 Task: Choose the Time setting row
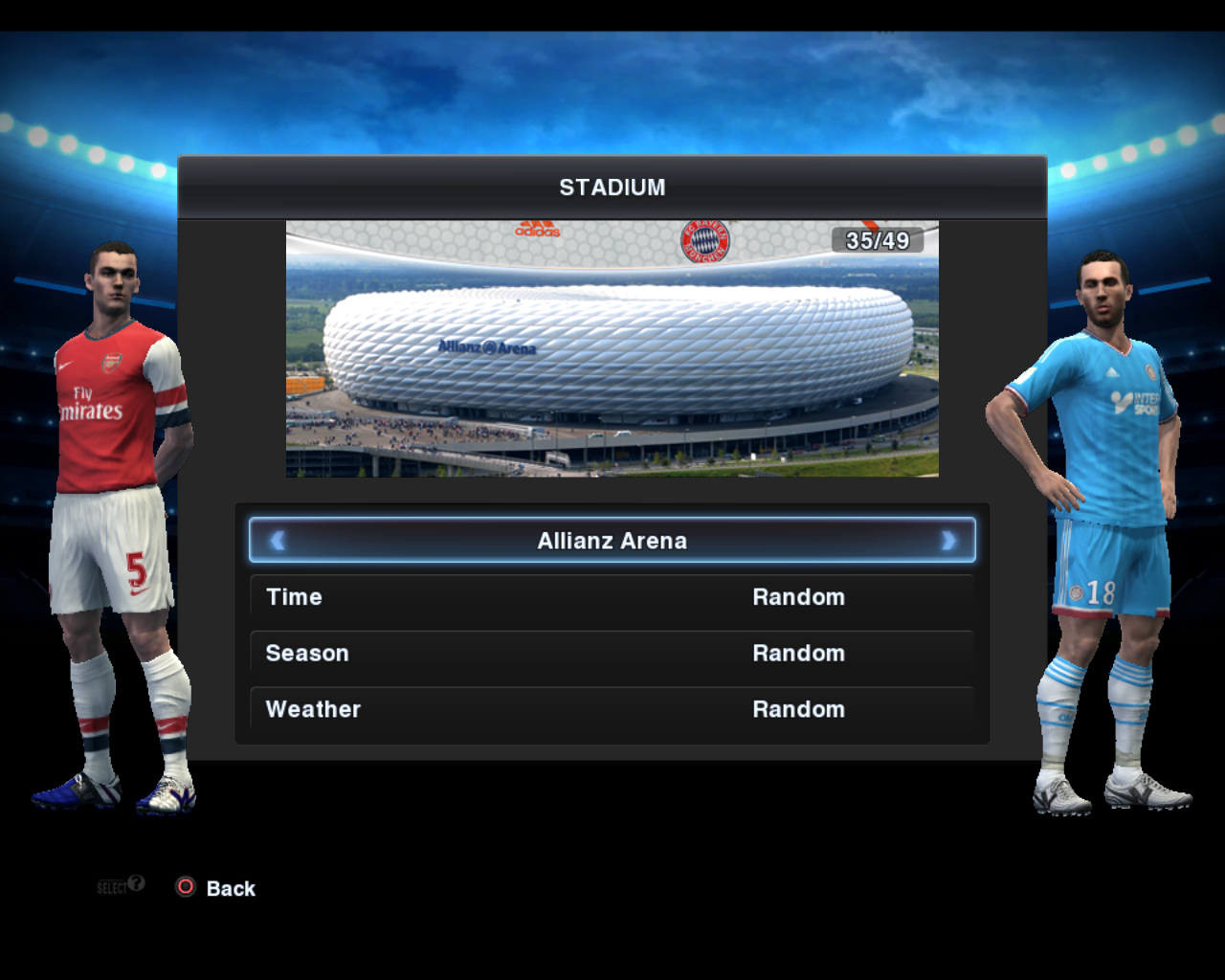(612, 597)
